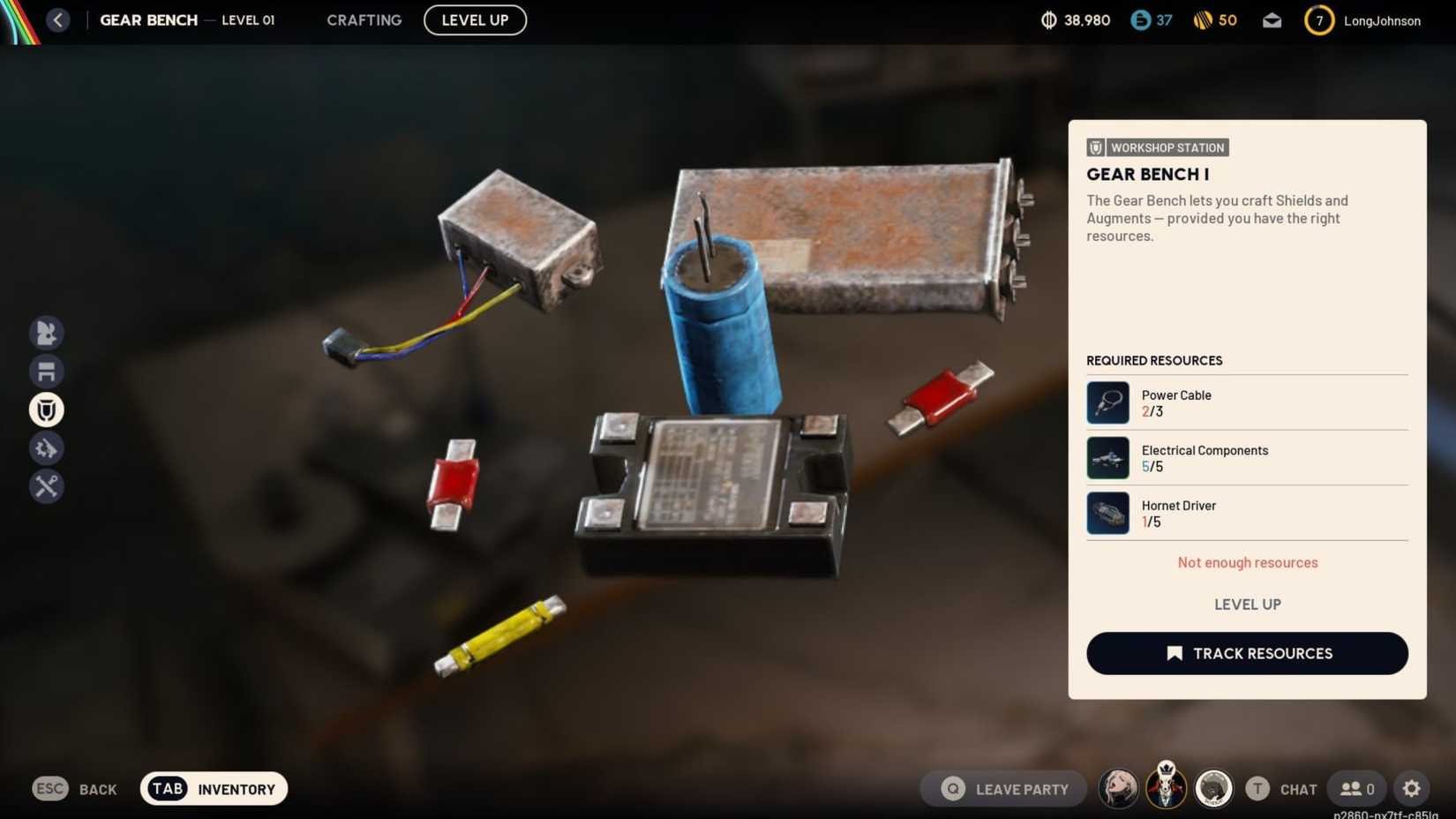Open the LEVEL UP tab at the top
1456x819 pixels.
tap(475, 19)
